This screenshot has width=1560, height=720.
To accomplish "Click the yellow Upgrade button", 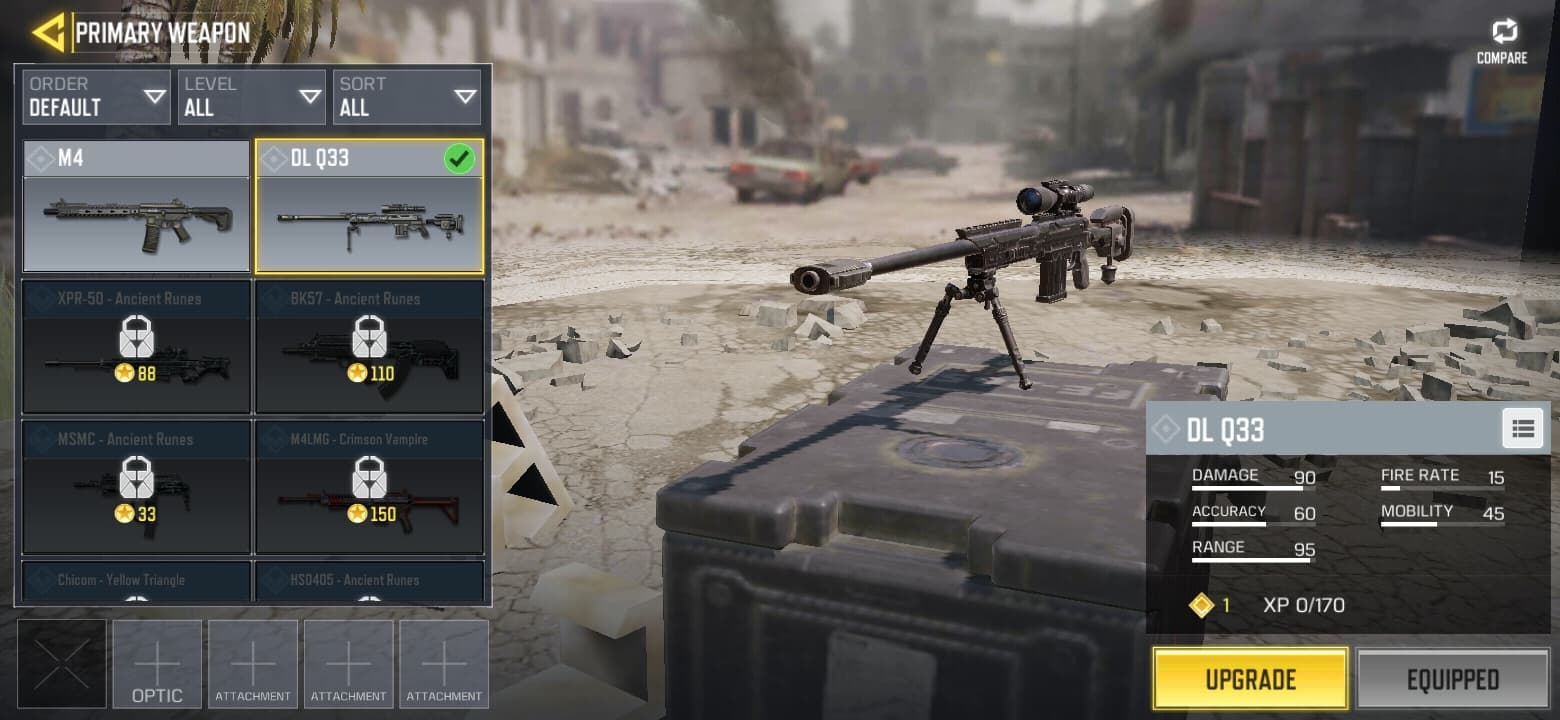I will 1250,679.
